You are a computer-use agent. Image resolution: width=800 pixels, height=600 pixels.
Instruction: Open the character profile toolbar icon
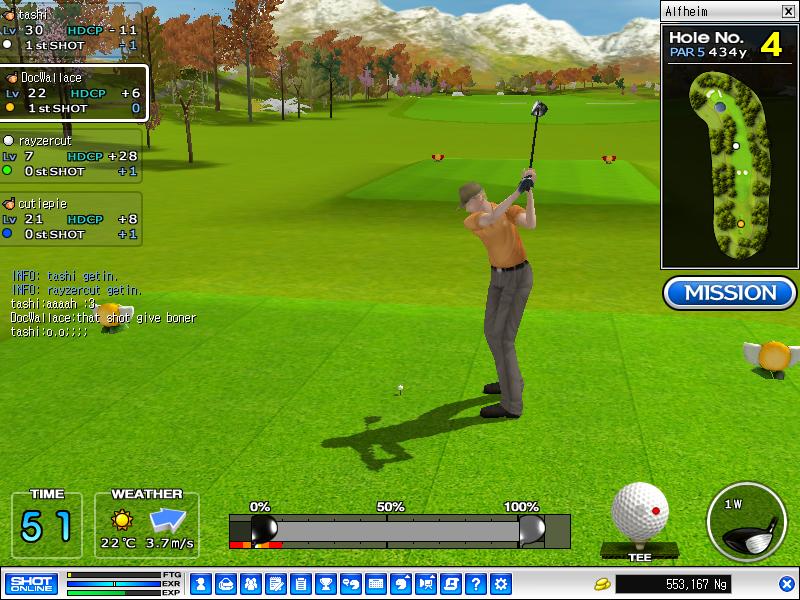pos(200,584)
